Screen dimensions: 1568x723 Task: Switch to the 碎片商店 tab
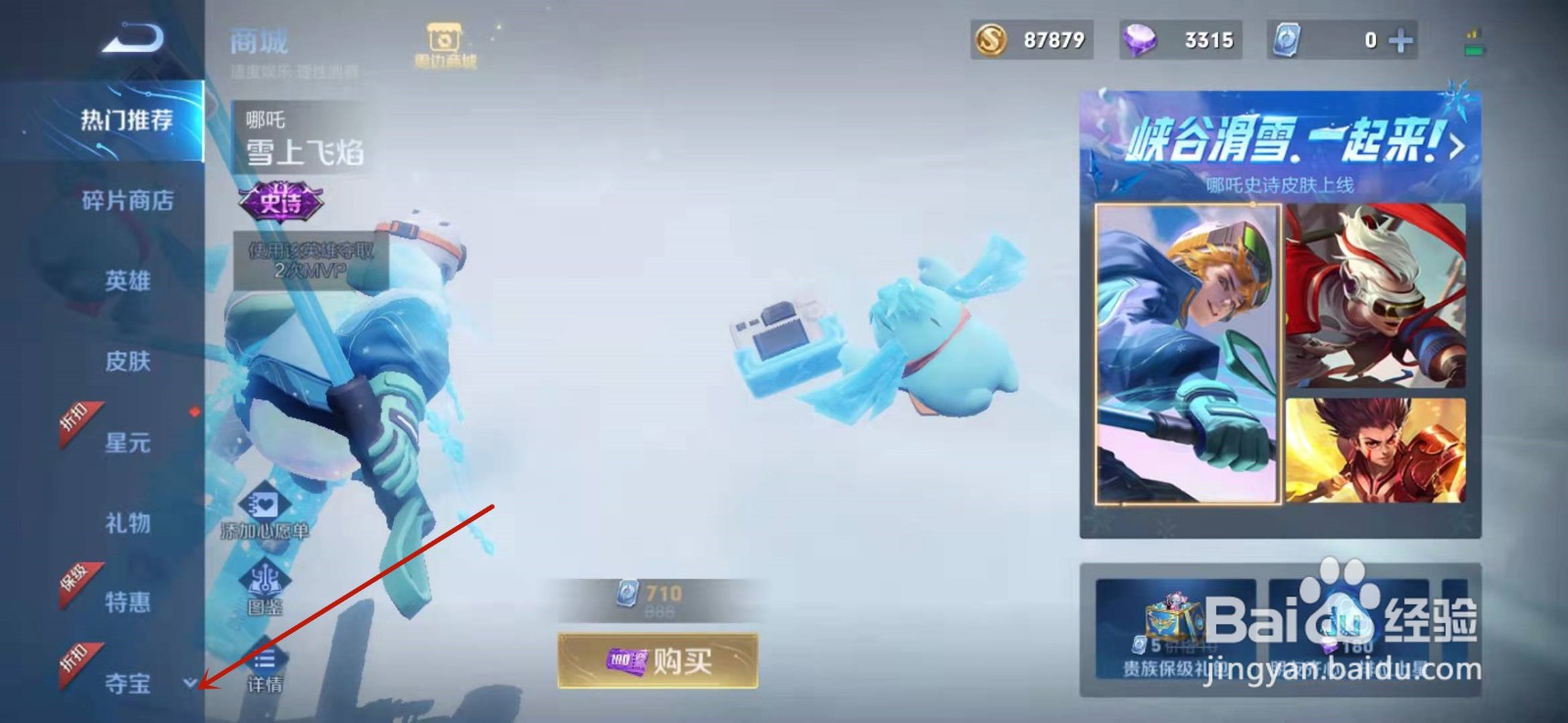pos(125,203)
